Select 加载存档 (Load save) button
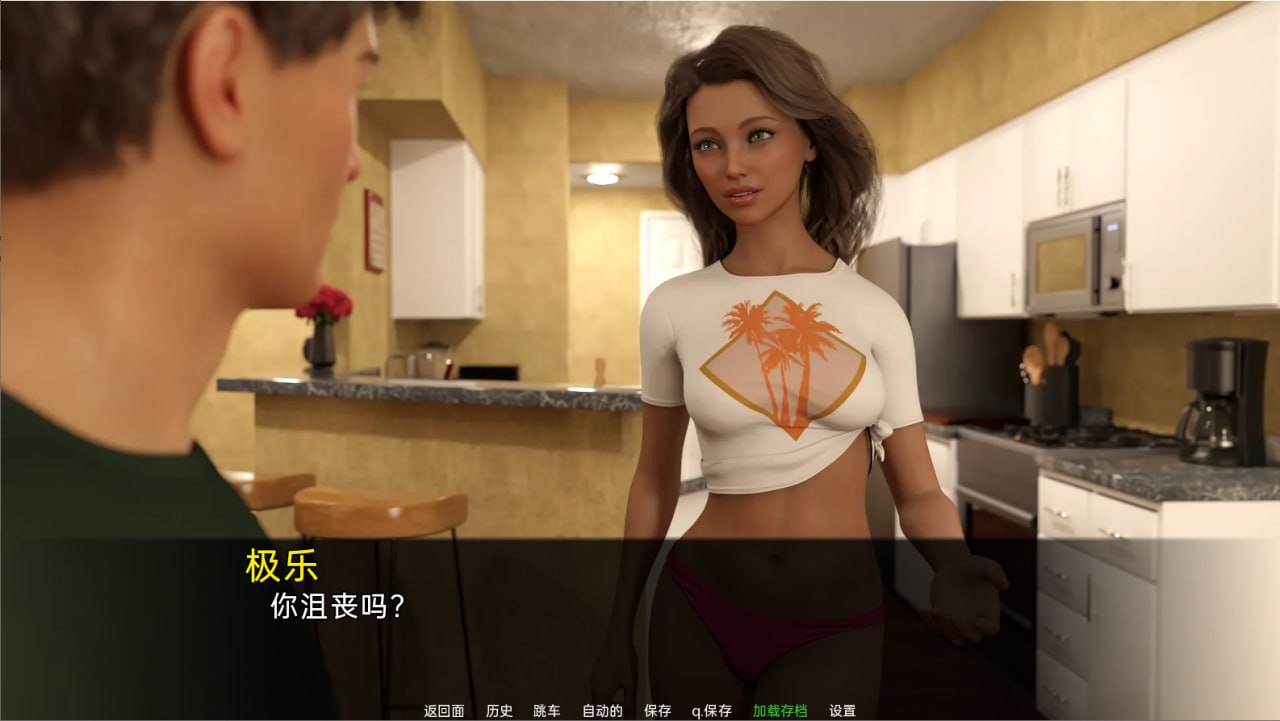The image size is (1280, 721). (x=780, y=711)
